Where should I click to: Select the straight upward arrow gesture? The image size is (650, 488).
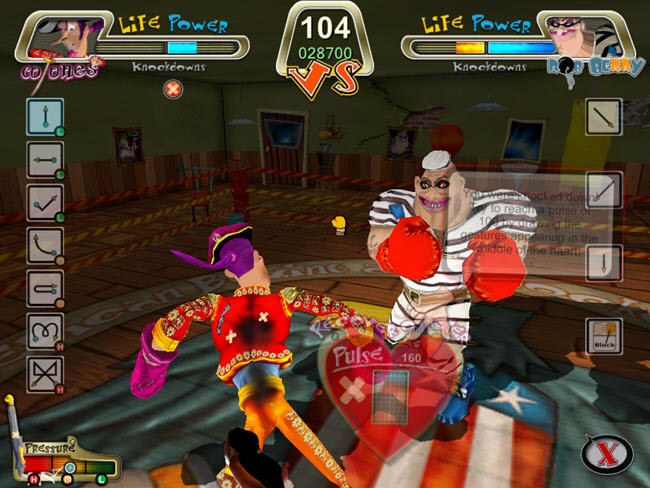tap(45, 117)
